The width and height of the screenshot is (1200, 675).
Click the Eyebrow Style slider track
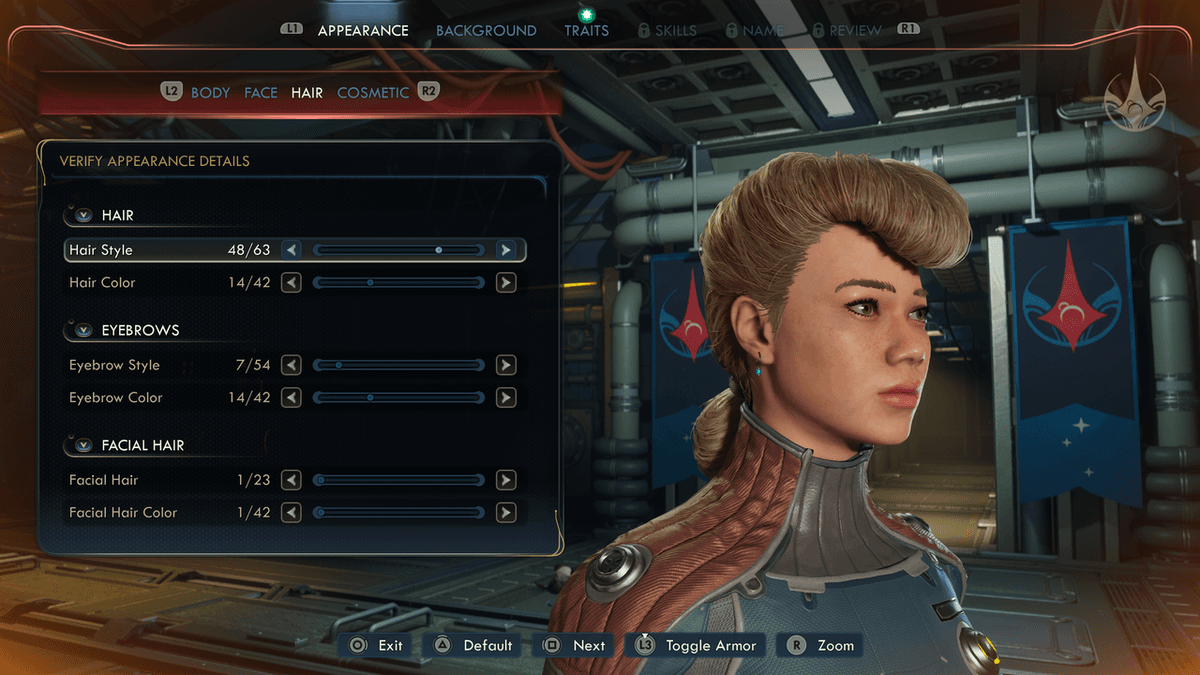[399, 365]
